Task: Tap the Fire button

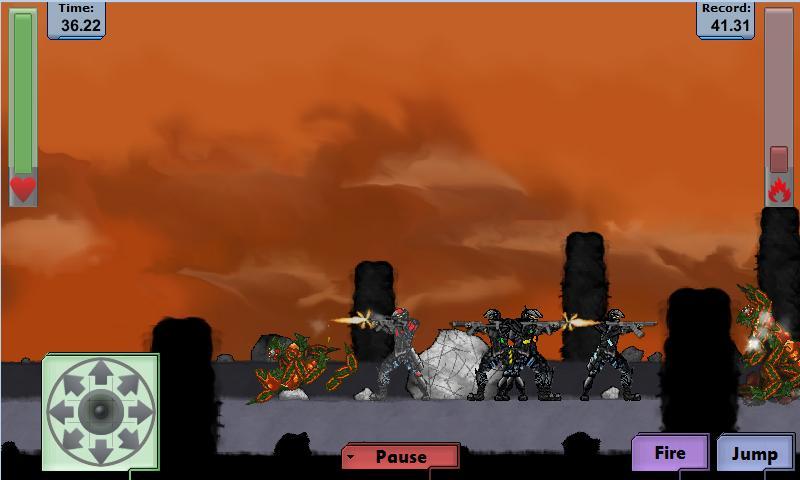Action: tap(670, 453)
